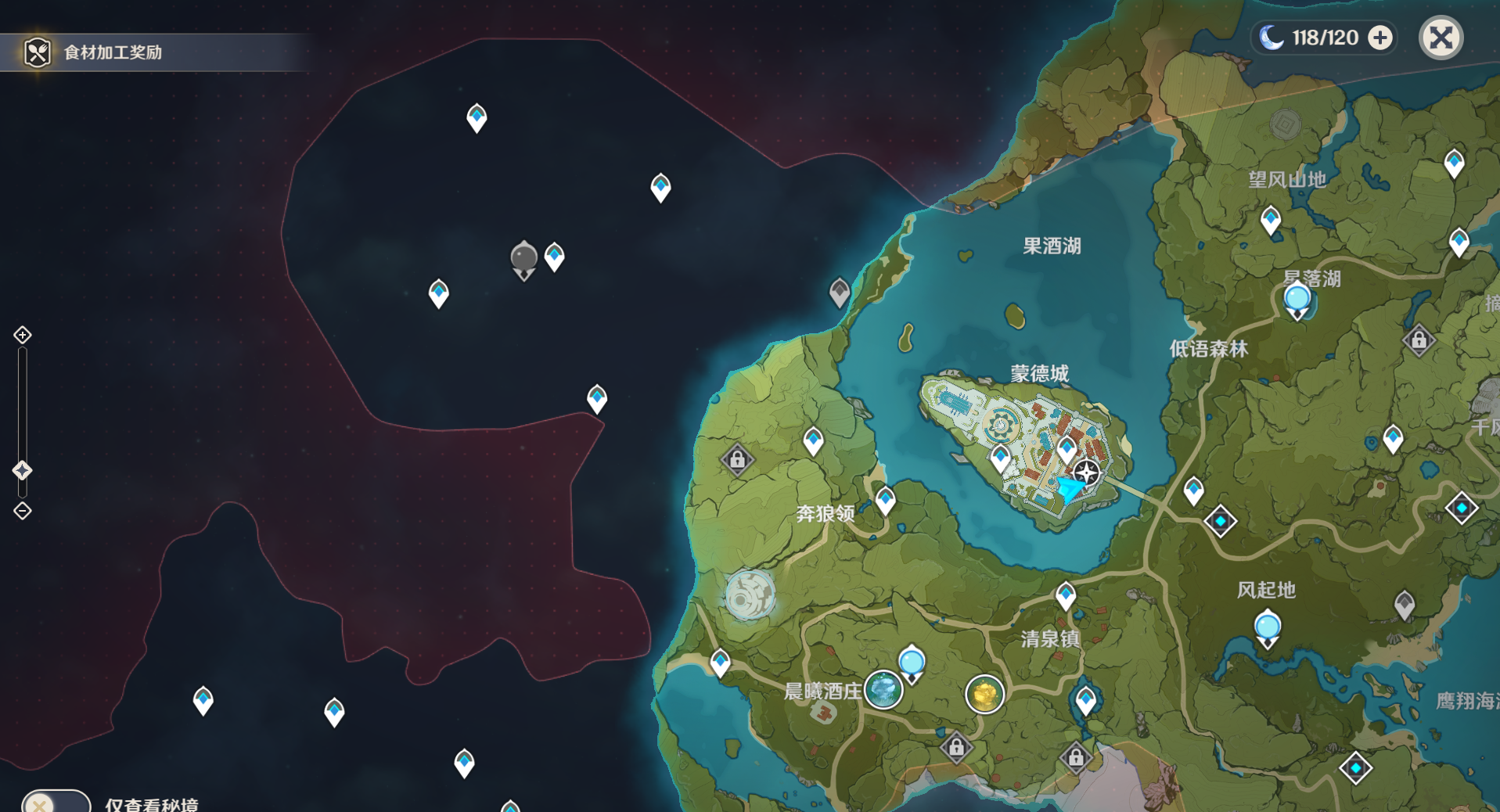
Task: Click the star quest marker in 蒙德城
Action: (1086, 472)
